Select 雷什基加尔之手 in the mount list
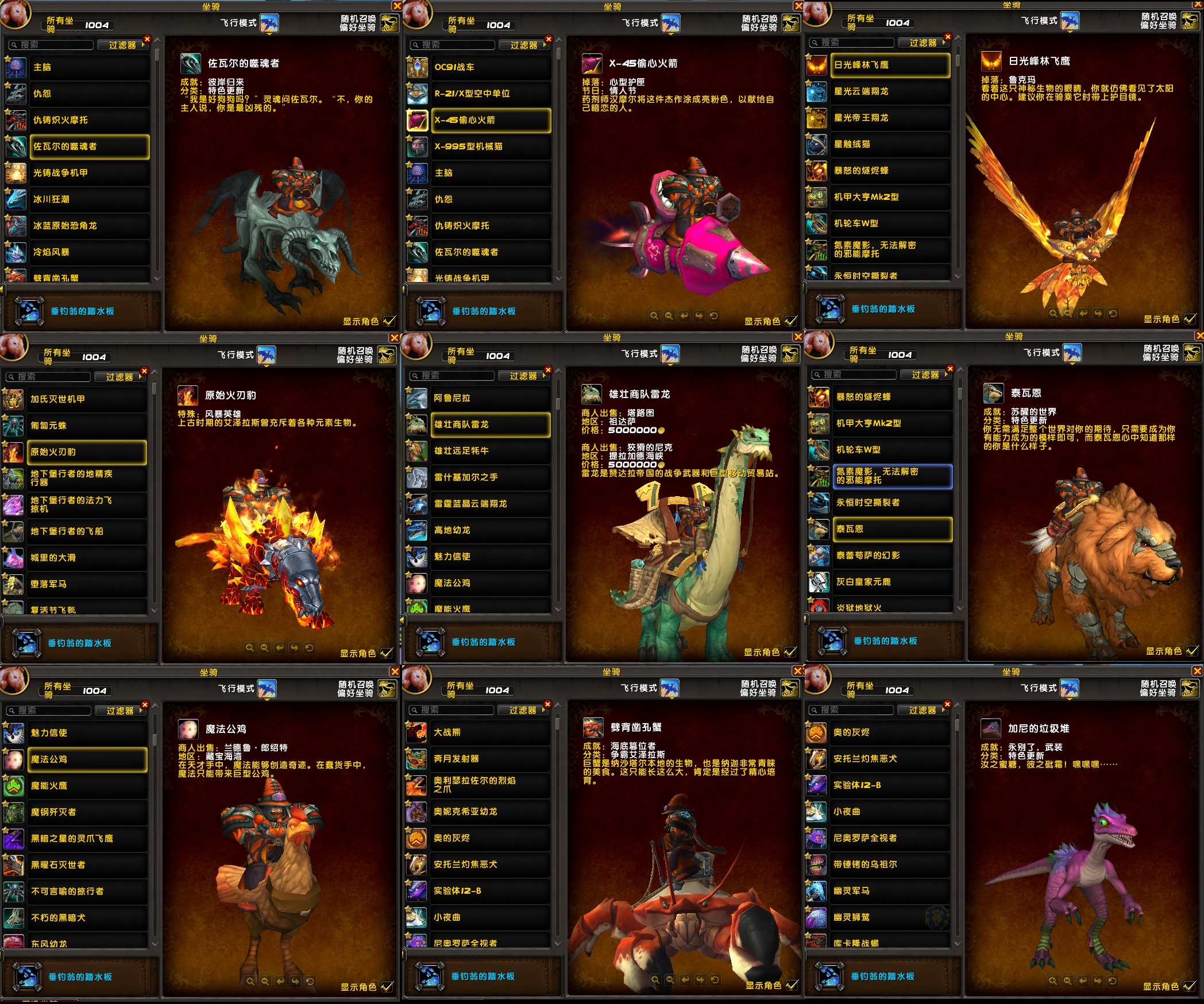This screenshot has height=1004, width=1204. coord(490,477)
